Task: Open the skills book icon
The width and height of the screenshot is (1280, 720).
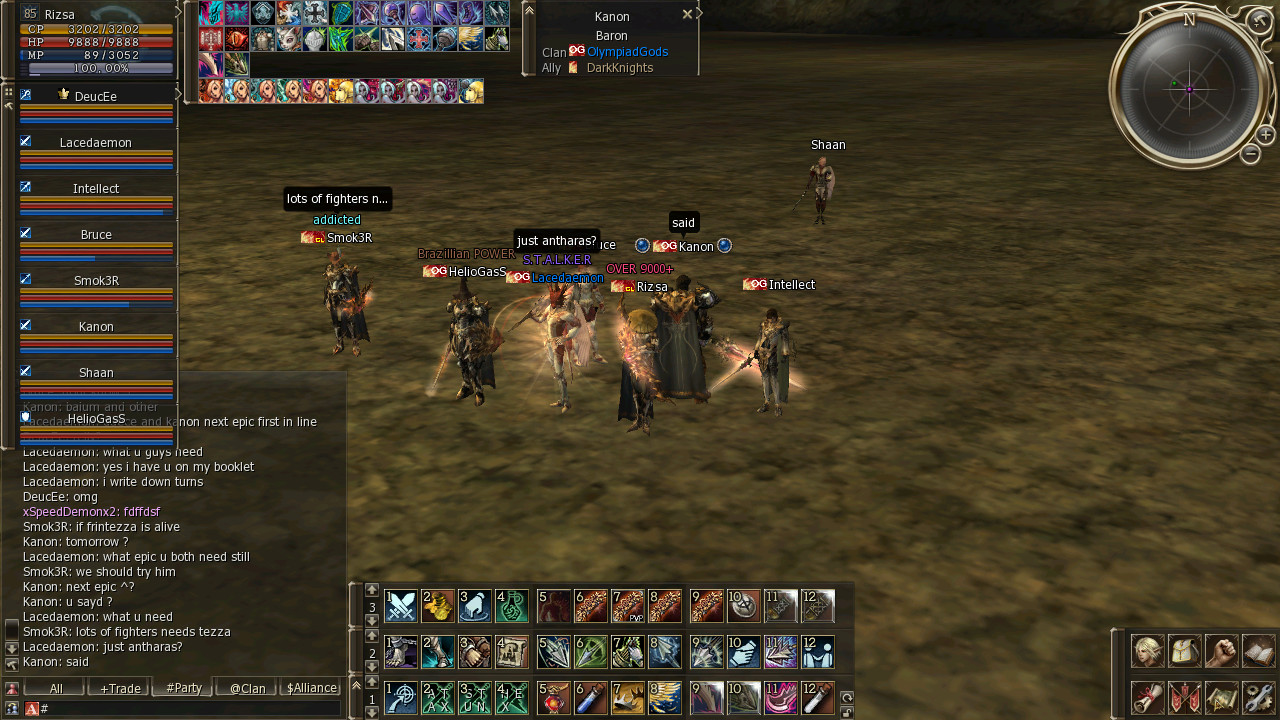Action: click(x=1258, y=651)
